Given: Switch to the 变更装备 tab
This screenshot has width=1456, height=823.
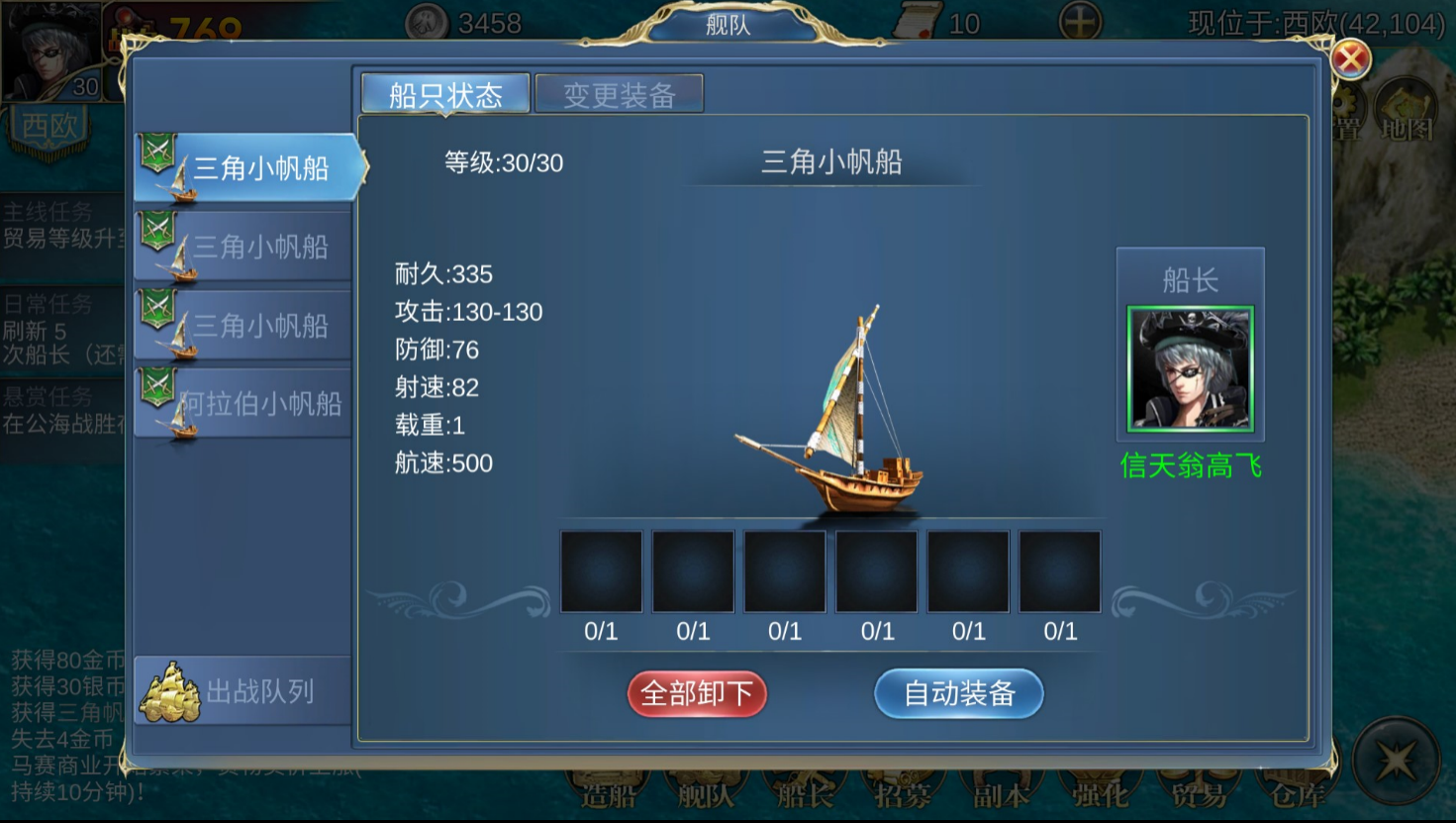Looking at the screenshot, I should pyautogui.click(x=620, y=94).
